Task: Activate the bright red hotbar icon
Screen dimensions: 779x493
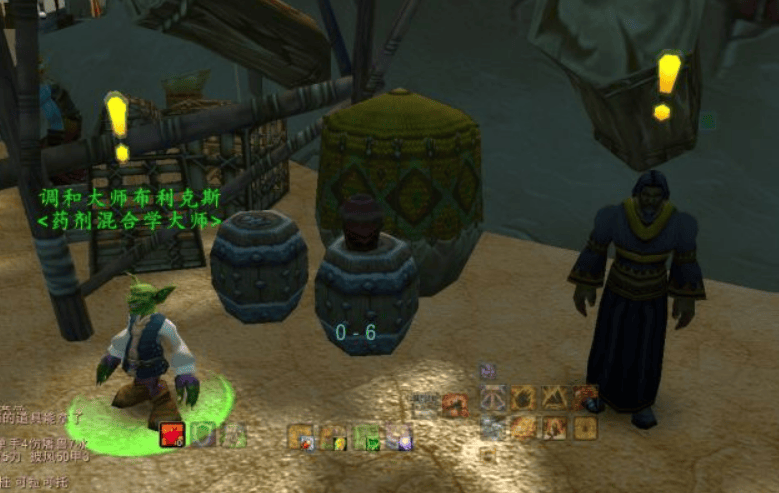Action: (x=172, y=435)
